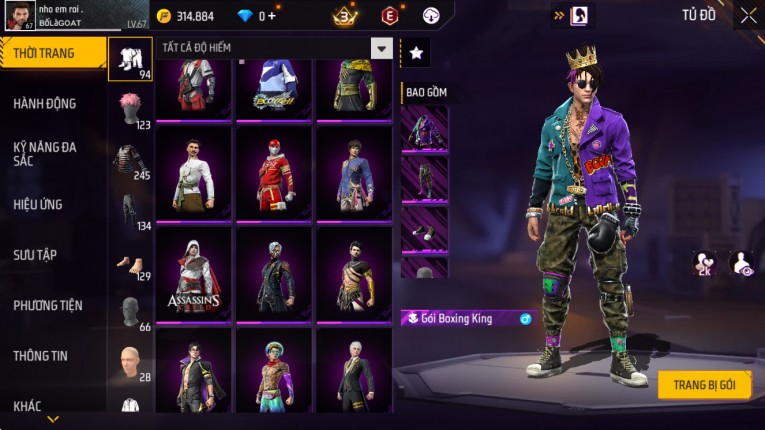The width and height of the screenshot is (765, 430).
Task: Switch to the SƯU TẬP tab
Action: pos(35,255)
